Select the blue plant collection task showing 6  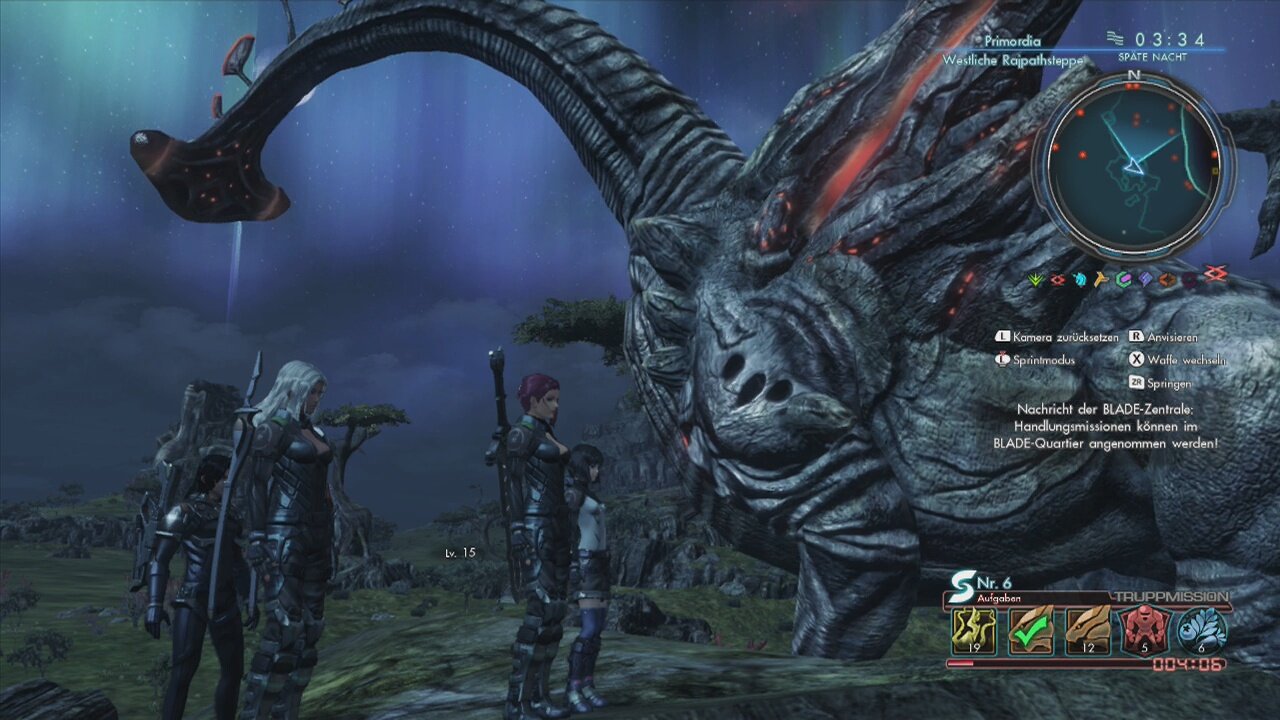tap(1201, 630)
